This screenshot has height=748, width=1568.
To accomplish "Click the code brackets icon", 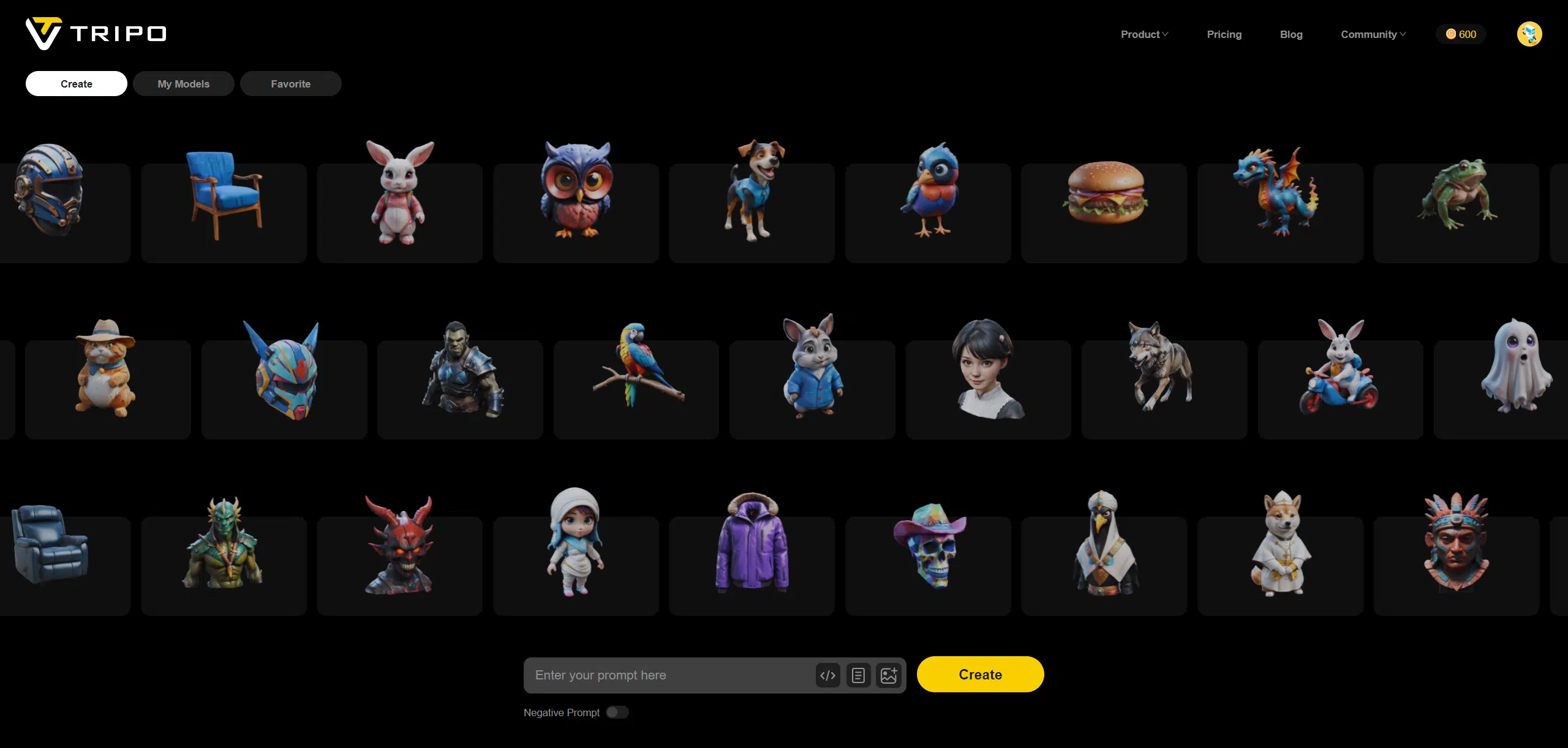I will [x=827, y=675].
